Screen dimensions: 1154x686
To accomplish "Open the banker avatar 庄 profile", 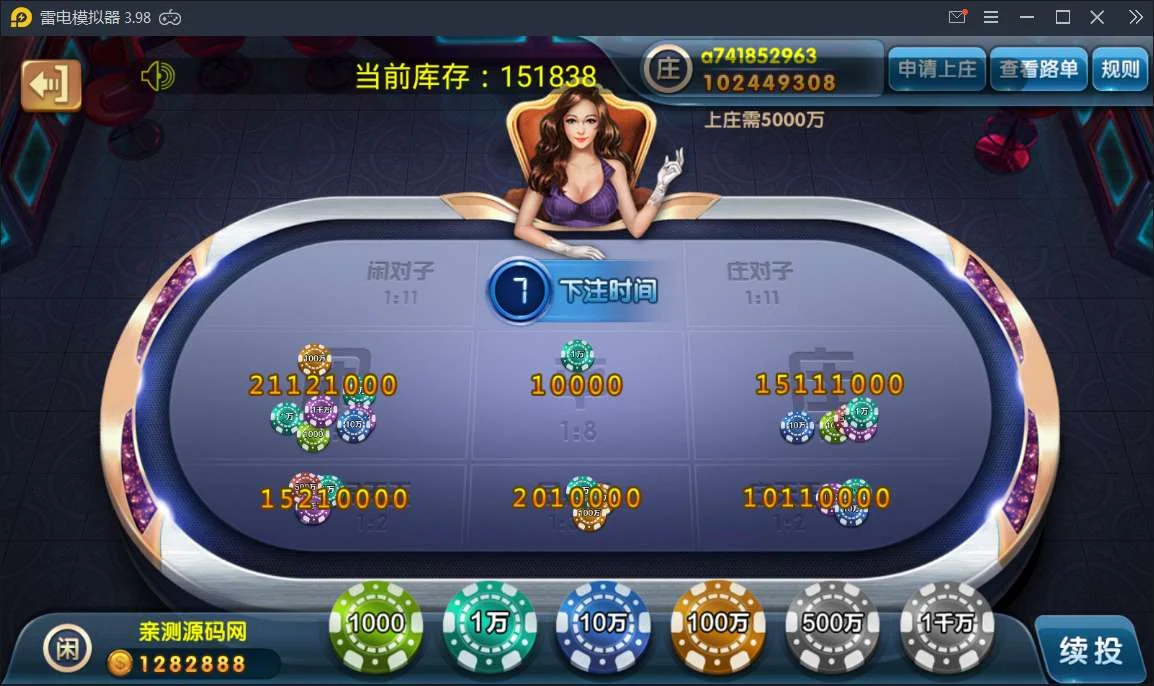I will [667, 69].
